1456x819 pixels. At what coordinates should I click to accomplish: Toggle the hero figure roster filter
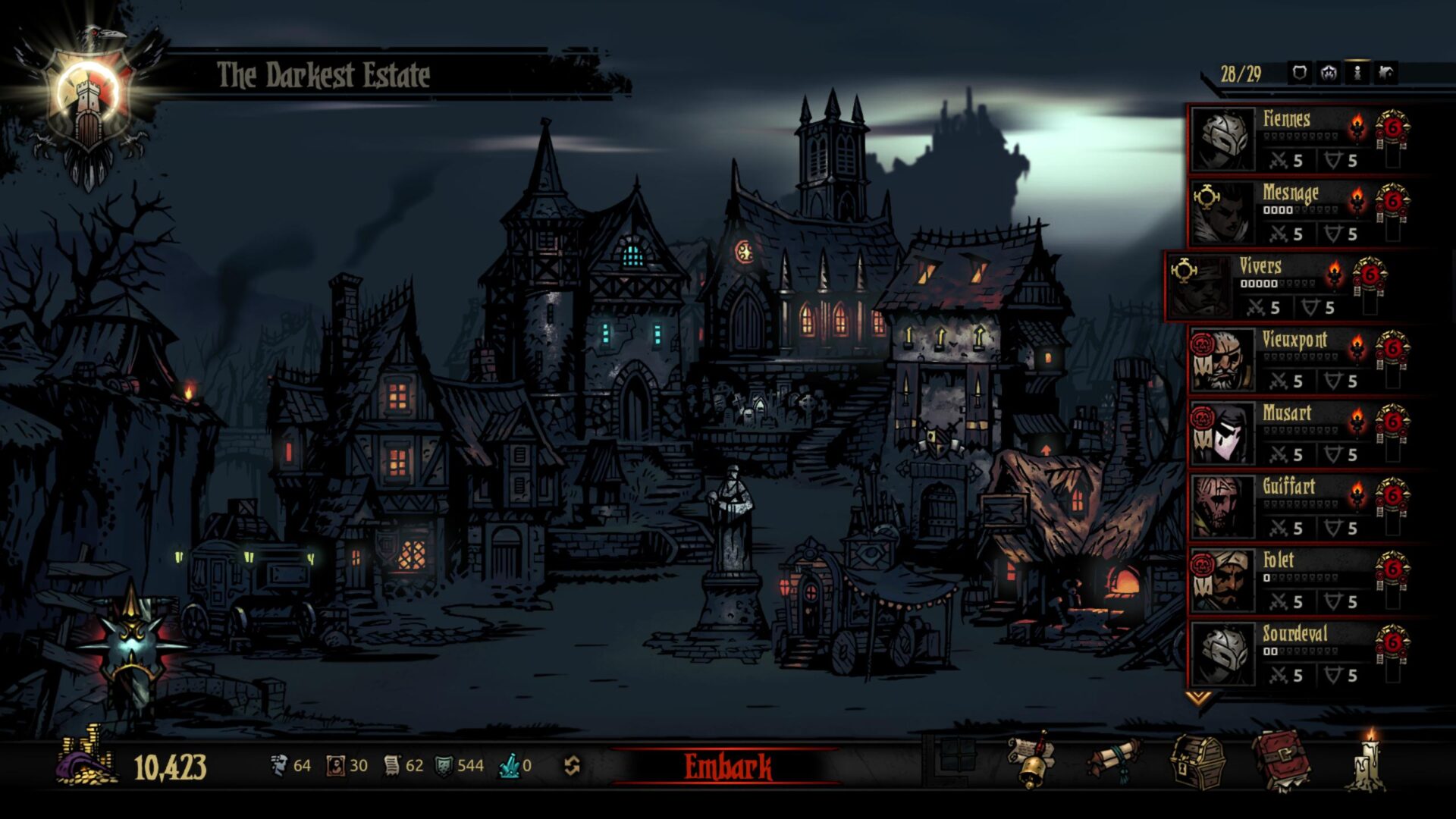click(x=1357, y=73)
